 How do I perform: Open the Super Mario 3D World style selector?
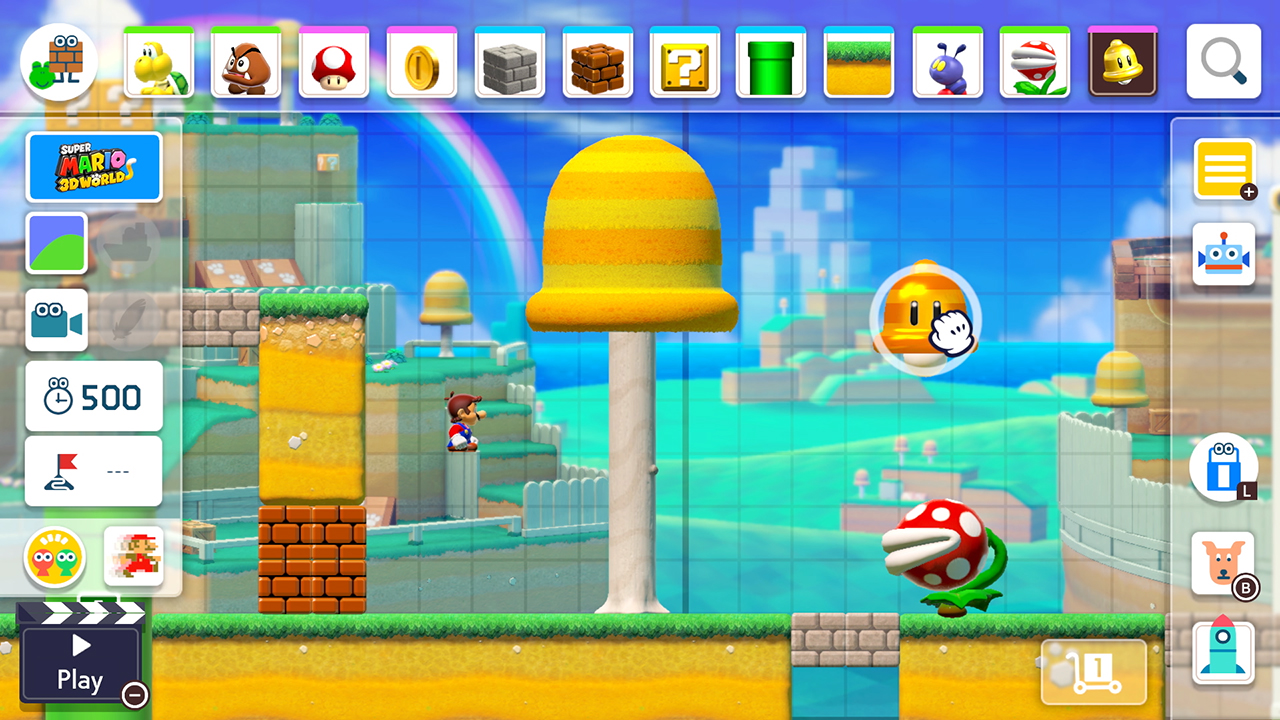pyautogui.click(x=94, y=167)
